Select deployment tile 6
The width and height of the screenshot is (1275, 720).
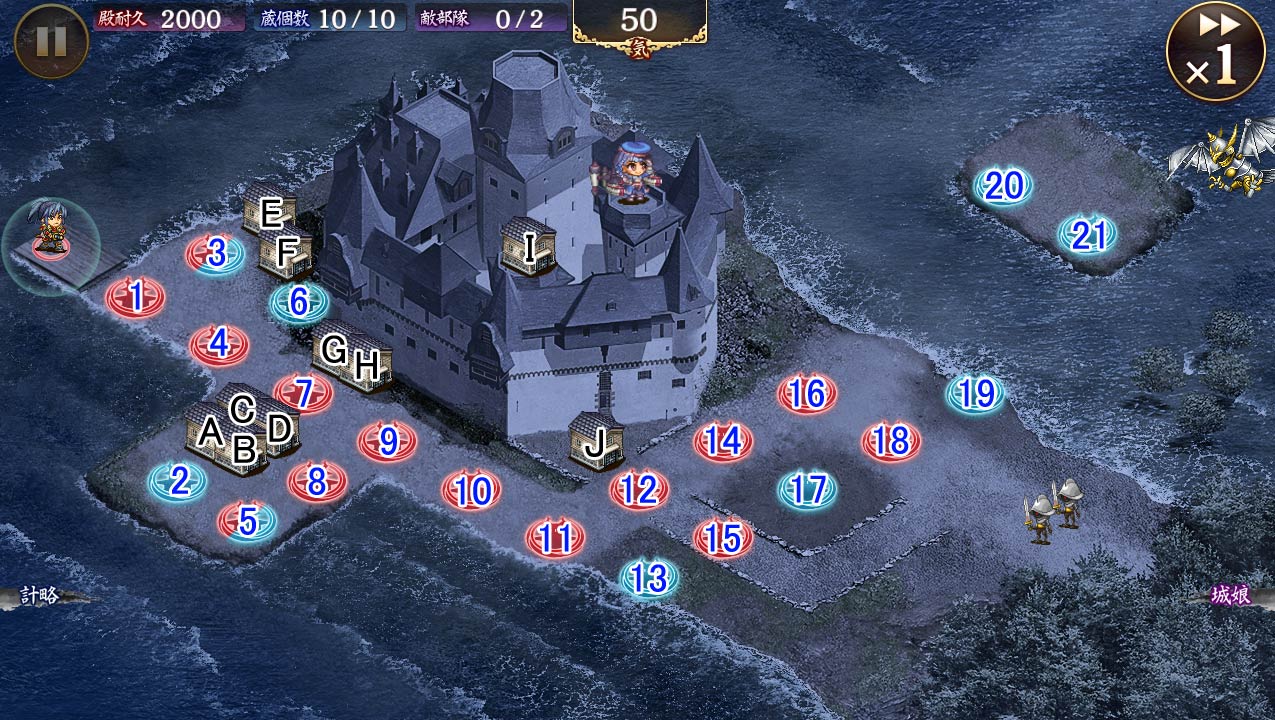(x=298, y=301)
